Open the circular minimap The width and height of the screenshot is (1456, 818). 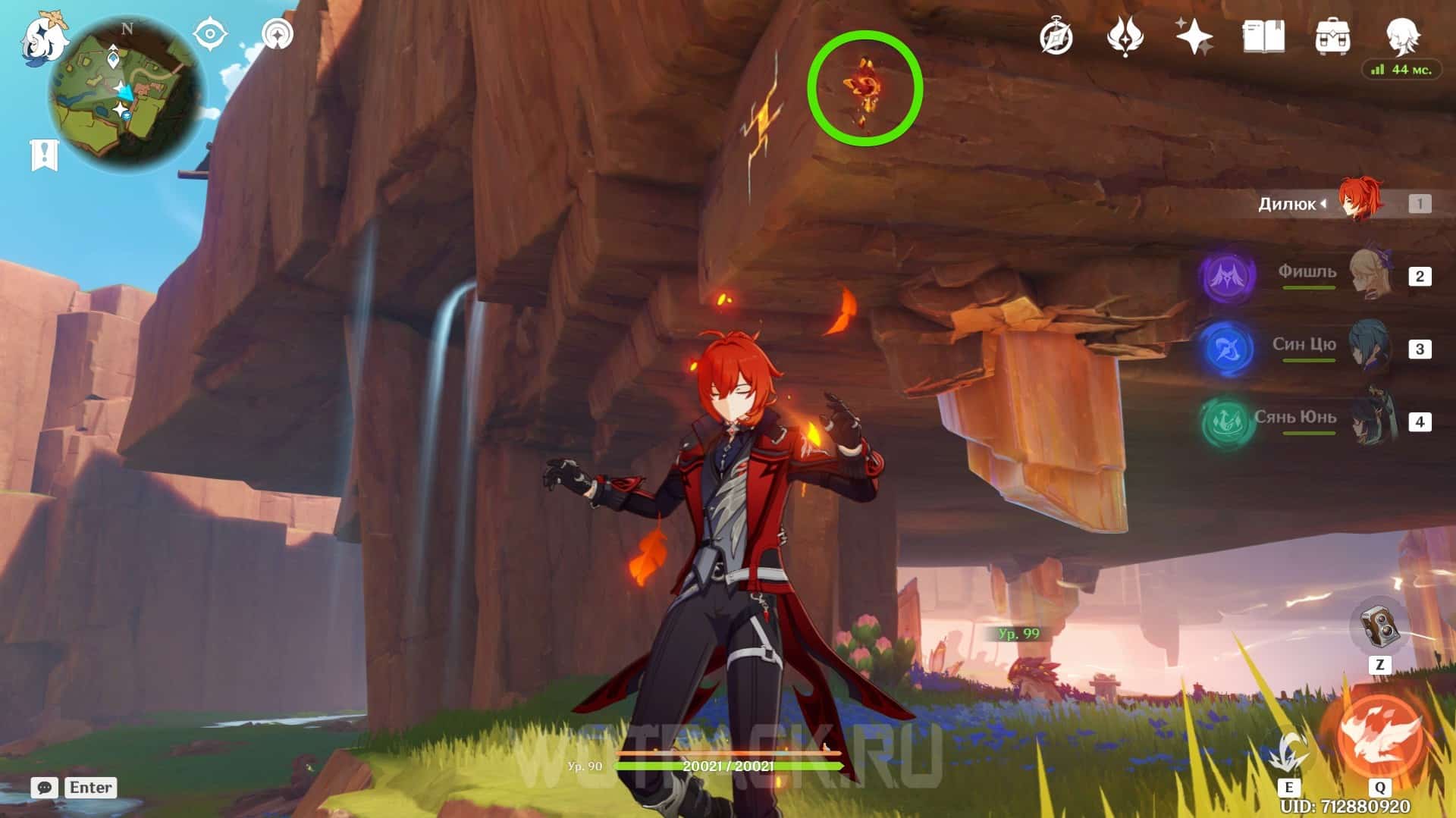pyautogui.click(x=126, y=95)
